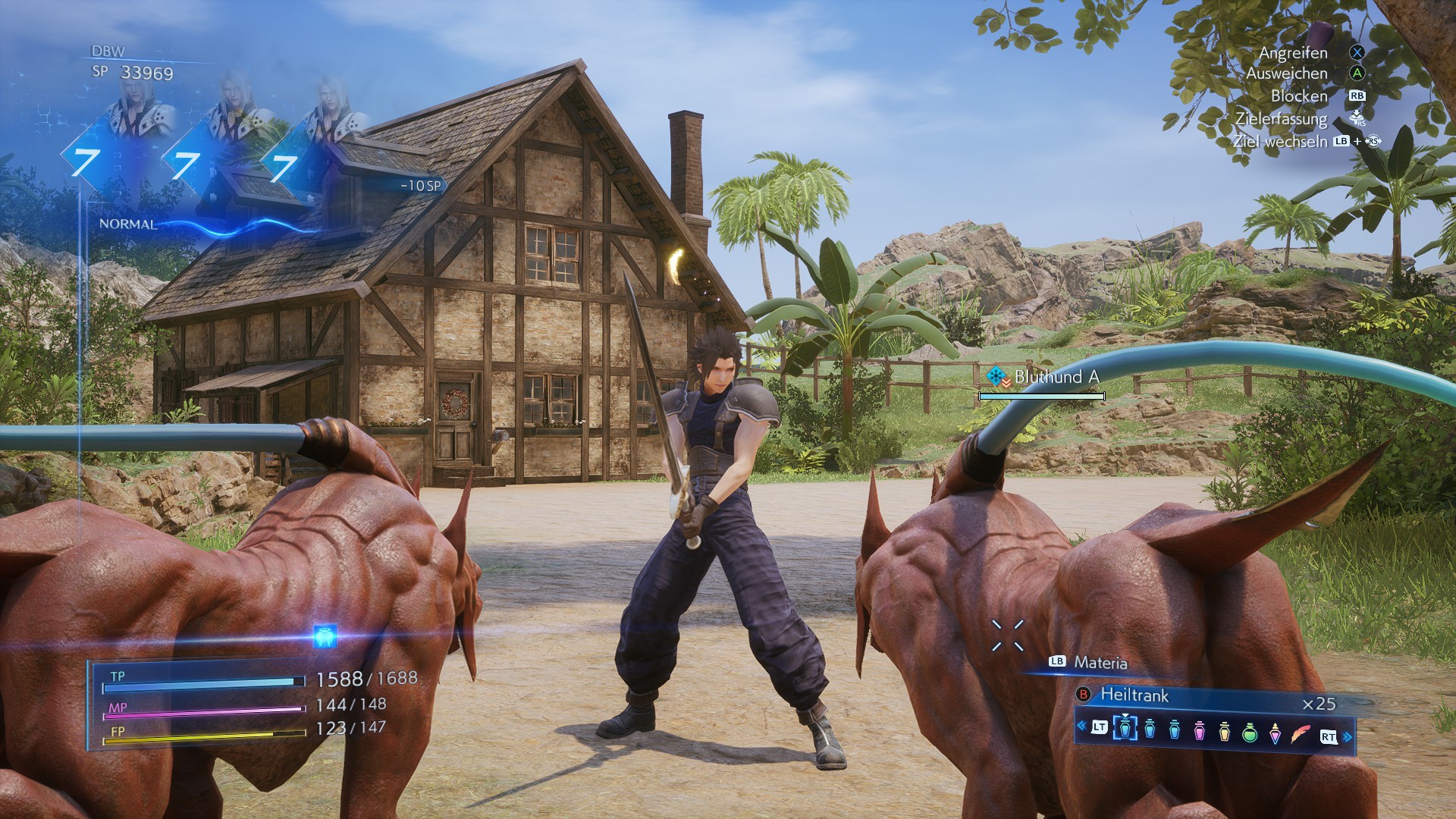Use the orange phoenix feather item
The image size is (1456, 819).
click(x=1301, y=735)
